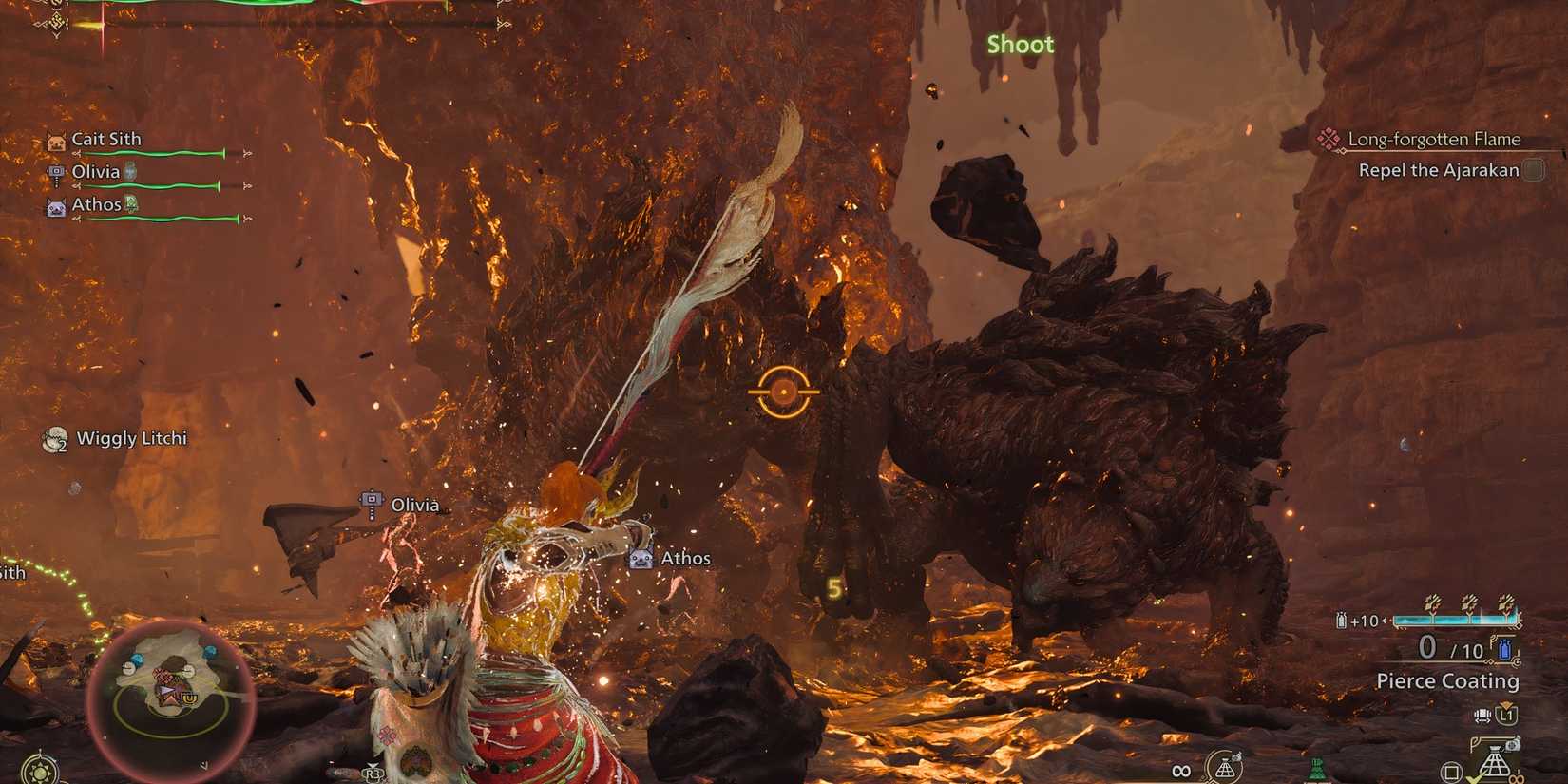Image resolution: width=1568 pixels, height=784 pixels.
Task: Click the Pierce Coating bottle icon
Action: [1504, 650]
